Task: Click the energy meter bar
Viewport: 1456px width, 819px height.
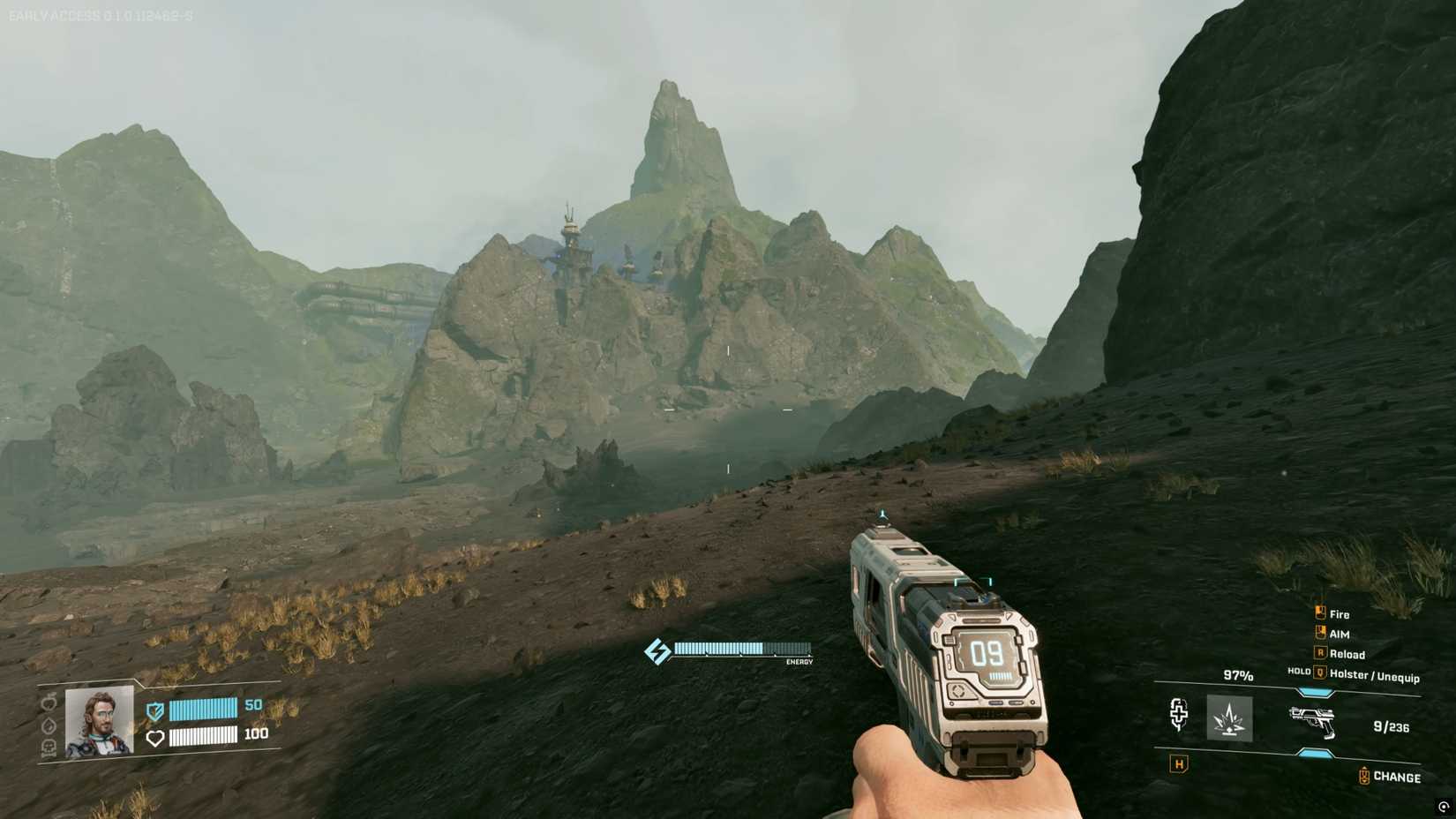Action: click(x=741, y=649)
